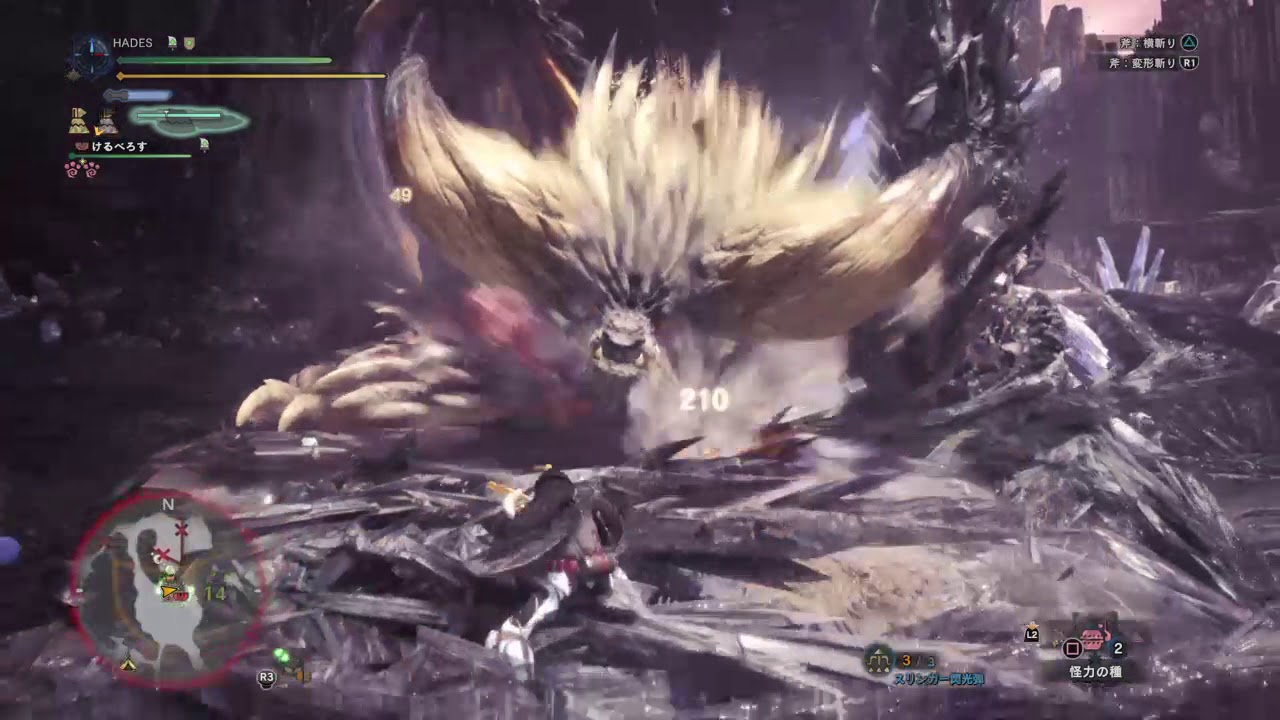
Task: Open the circular minimap
Action: pyautogui.click(x=167, y=588)
